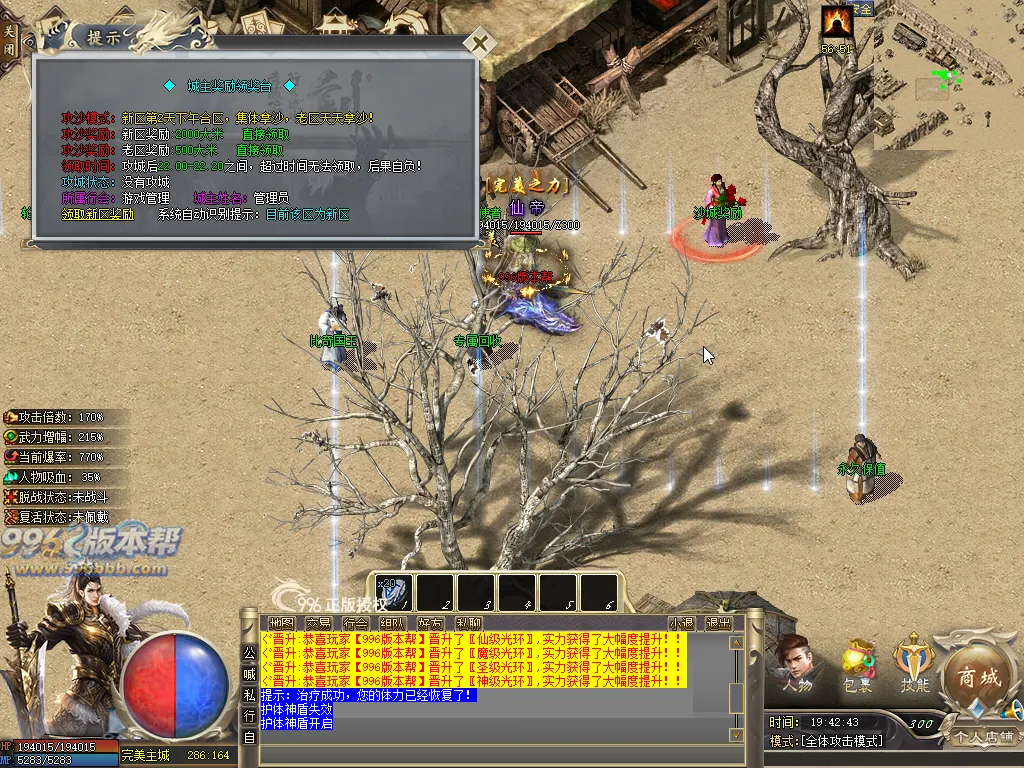Click the 退出 exit game button
The width and height of the screenshot is (1024, 768).
pyautogui.click(x=718, y=623)
